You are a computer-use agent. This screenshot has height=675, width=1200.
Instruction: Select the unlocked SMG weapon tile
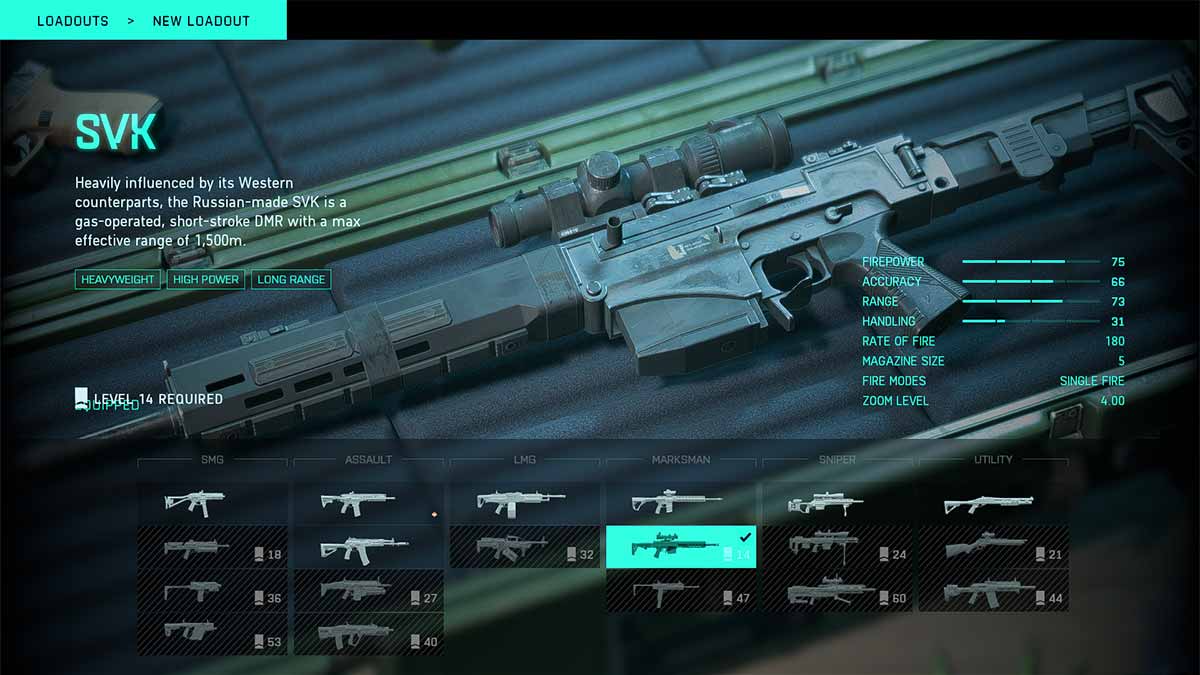(212, 504)
